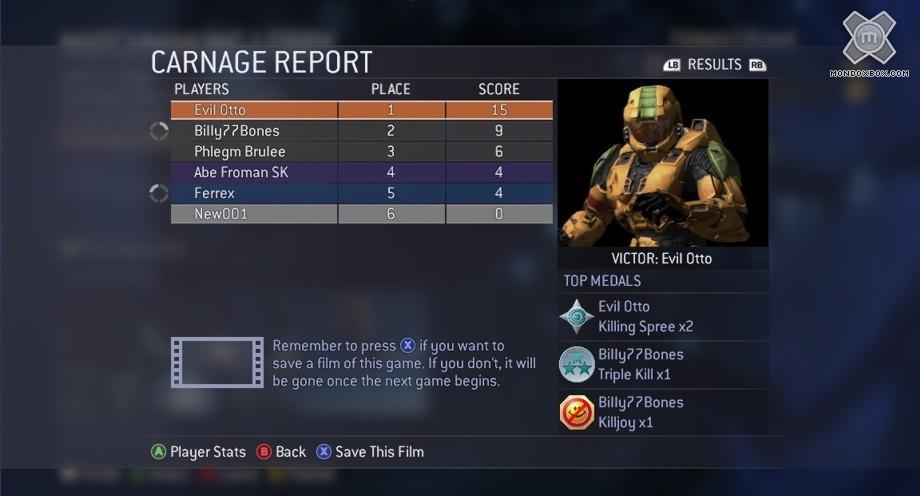Open Player Stats
The width and height of the screenshot is (920, 496).
click(x=198, y=452)
